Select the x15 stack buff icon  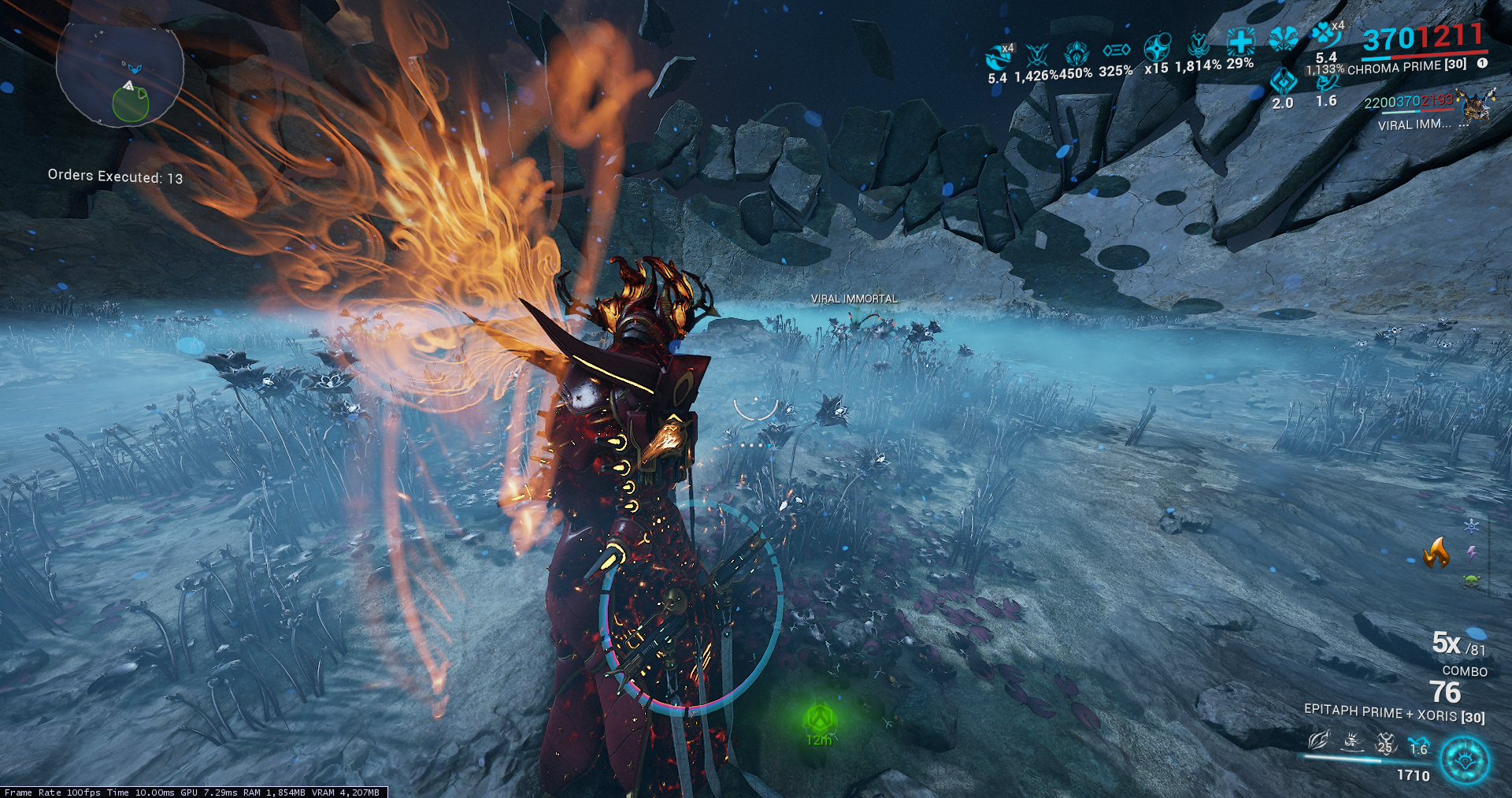tap(1157, 47)
